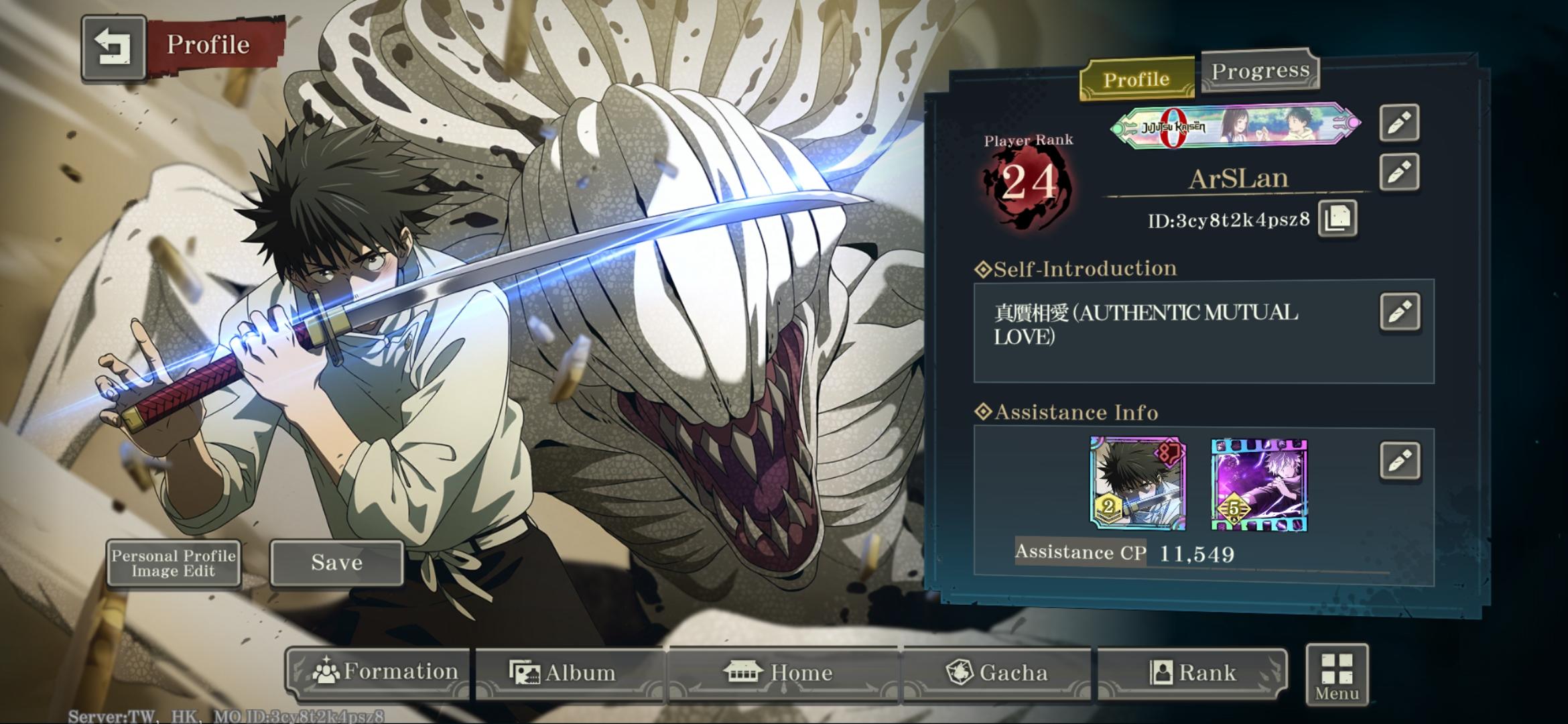The width and height of the screenshot is (1568, 724).
Task: Return to the Home screen
Action: [x=781, y=672]
